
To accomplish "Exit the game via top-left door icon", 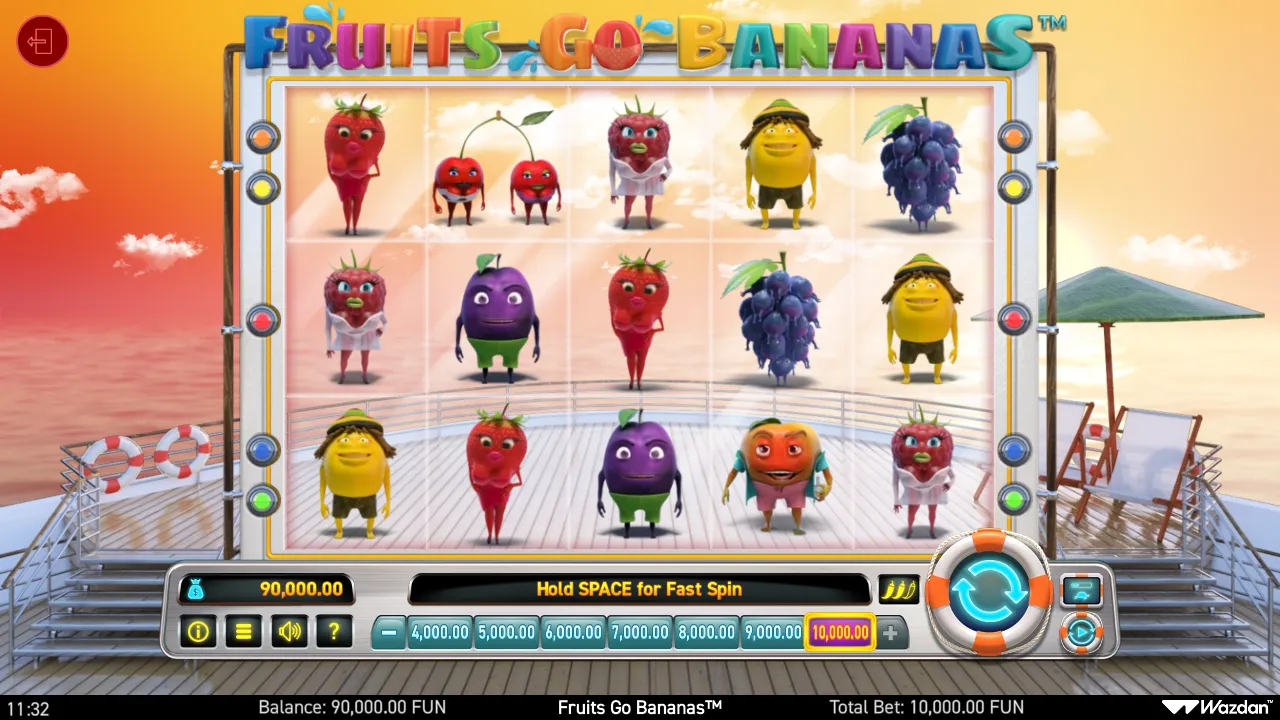I will point(41,41).
